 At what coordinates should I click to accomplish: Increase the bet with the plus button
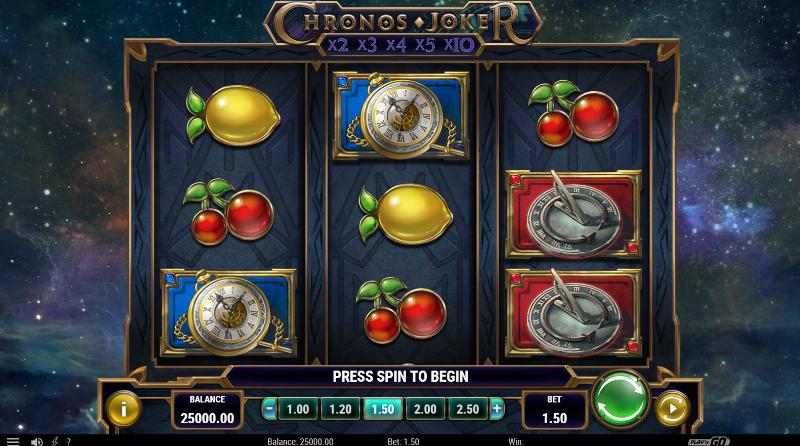pos(497,409)
